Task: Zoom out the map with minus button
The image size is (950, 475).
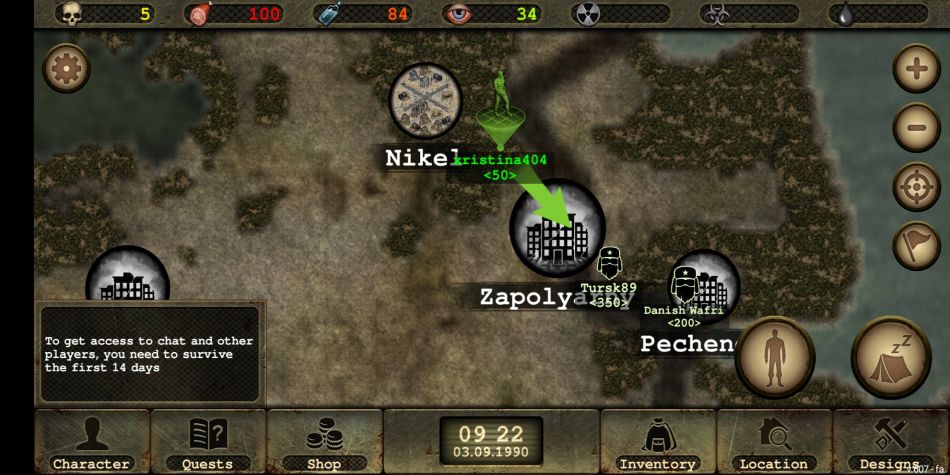Action: (x=916, y=127)
